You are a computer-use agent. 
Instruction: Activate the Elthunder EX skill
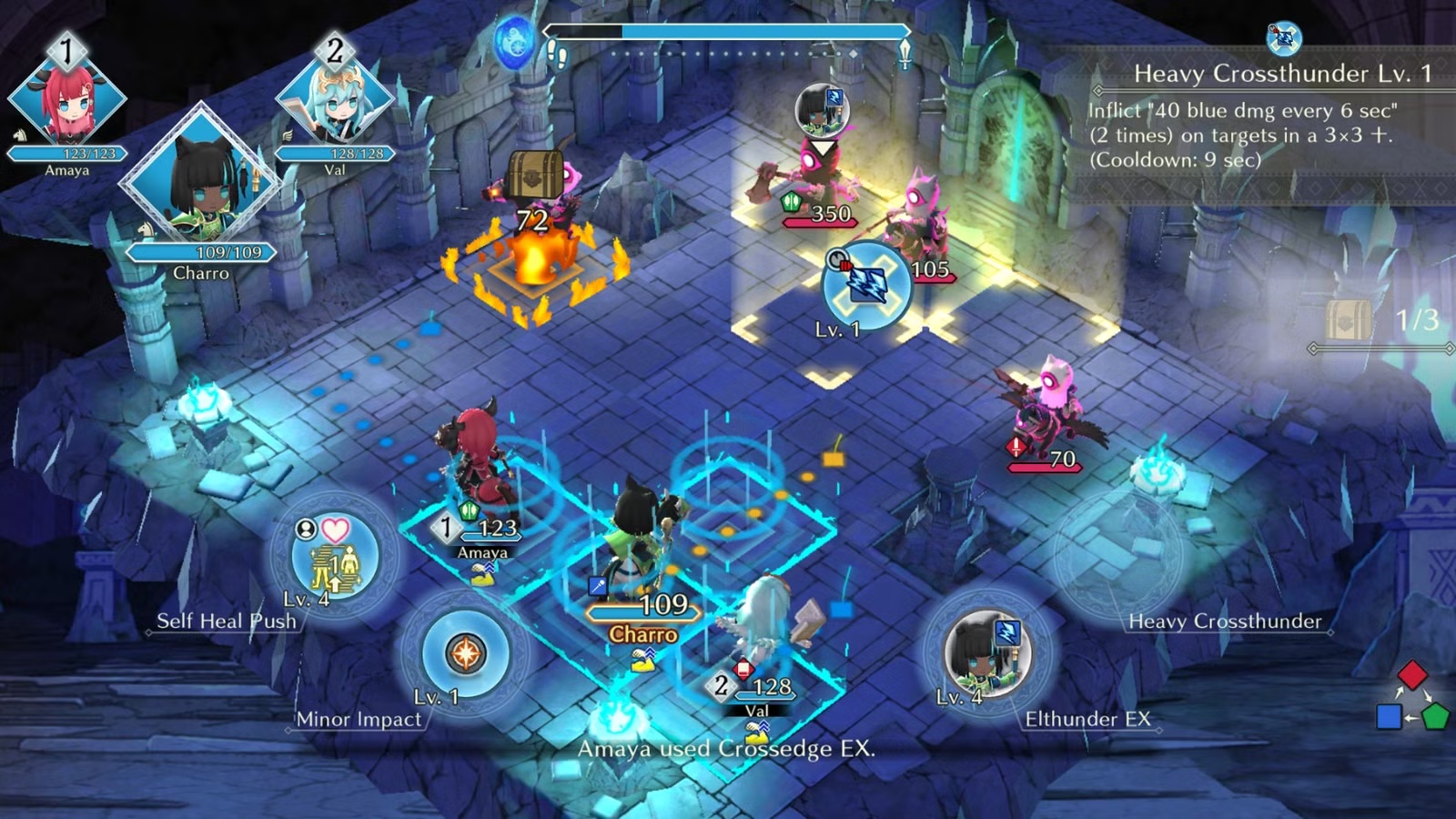[987, 652]
